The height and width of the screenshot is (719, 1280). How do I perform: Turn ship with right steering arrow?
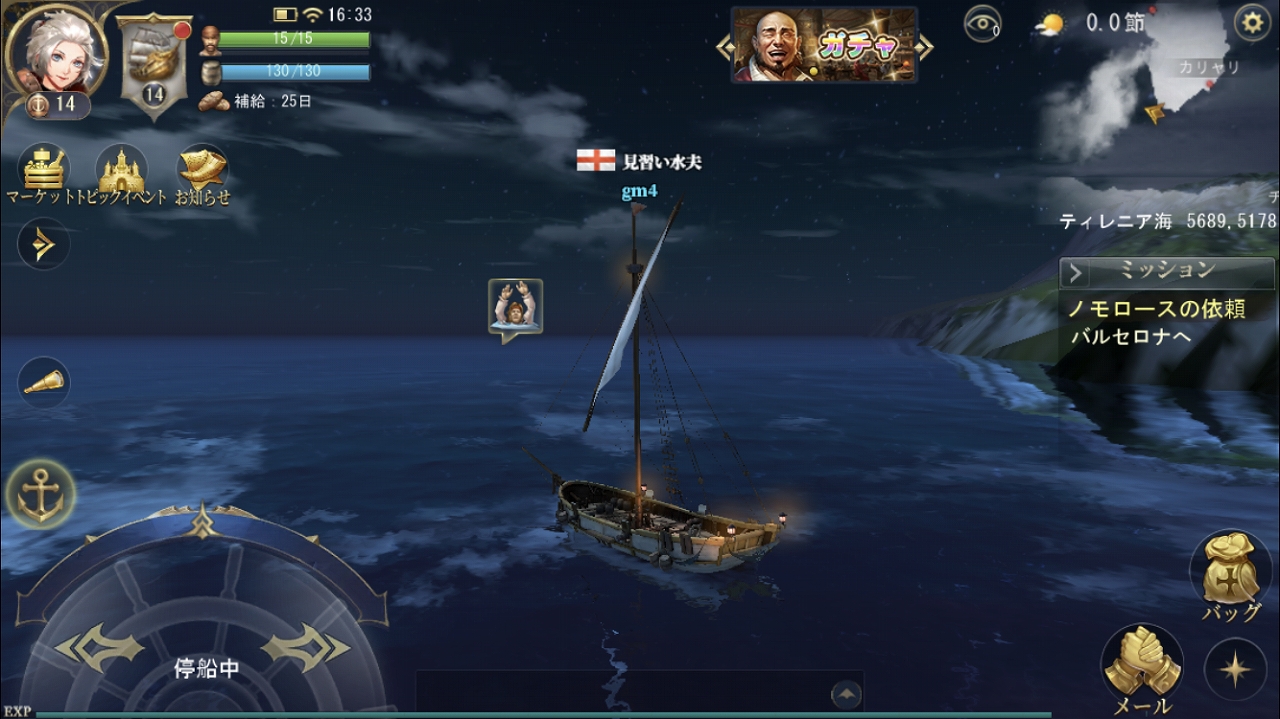pyautogui.click(x=305, y=648)
